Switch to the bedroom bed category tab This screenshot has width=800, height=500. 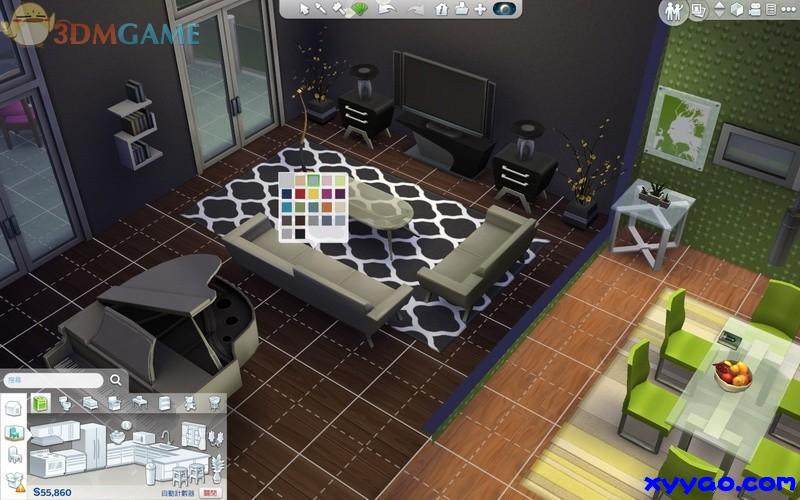[90, 403]
